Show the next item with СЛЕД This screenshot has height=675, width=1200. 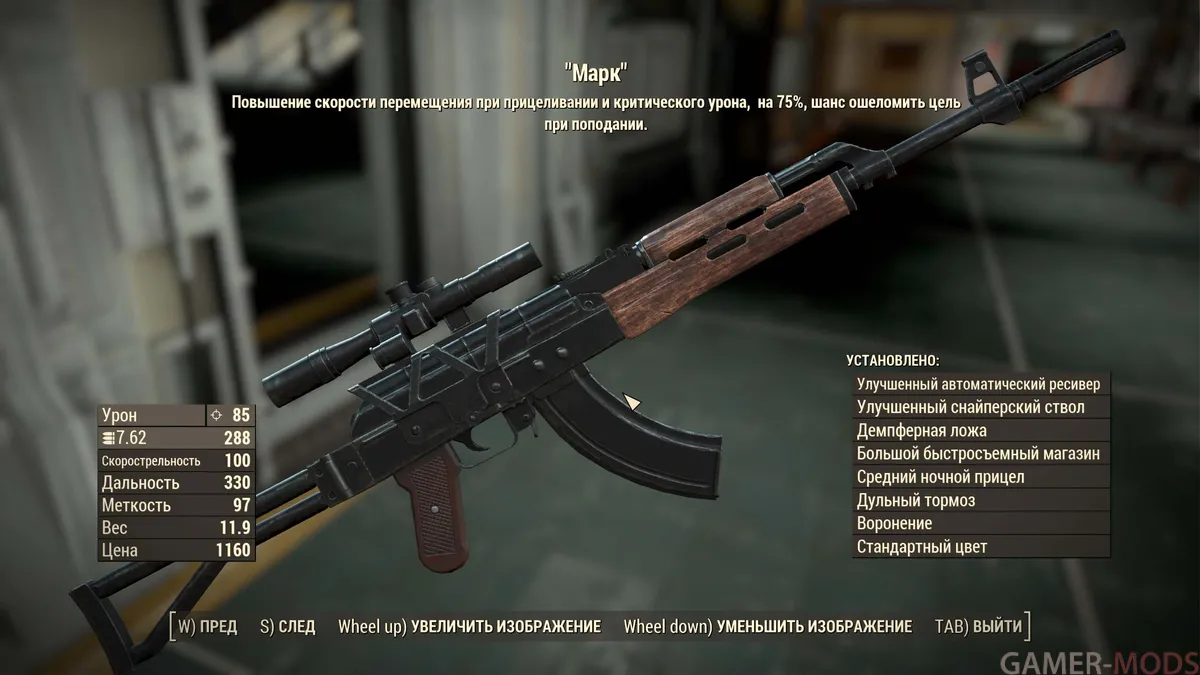tap(288, 627)
